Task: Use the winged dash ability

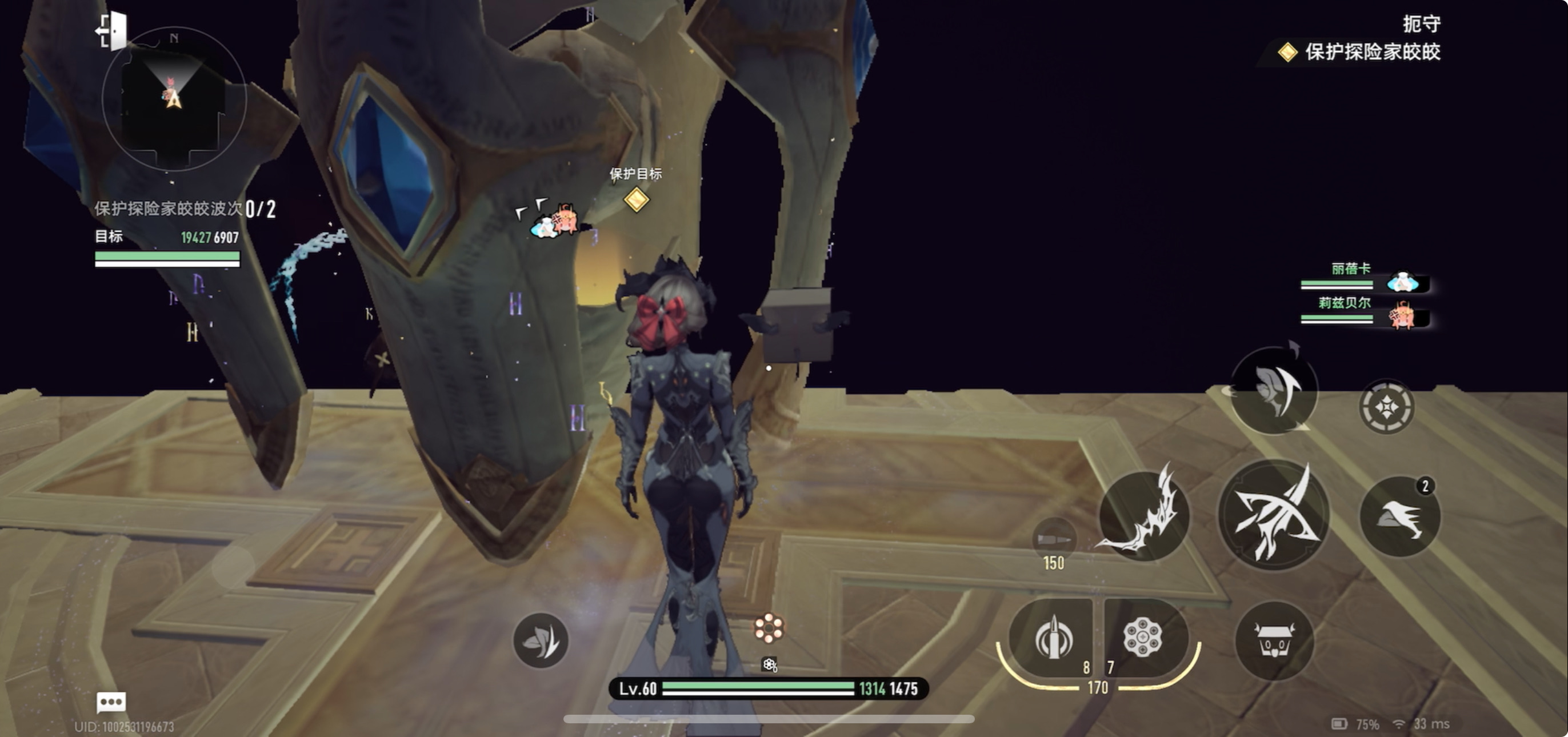Action: click(x=1400, y=517)
